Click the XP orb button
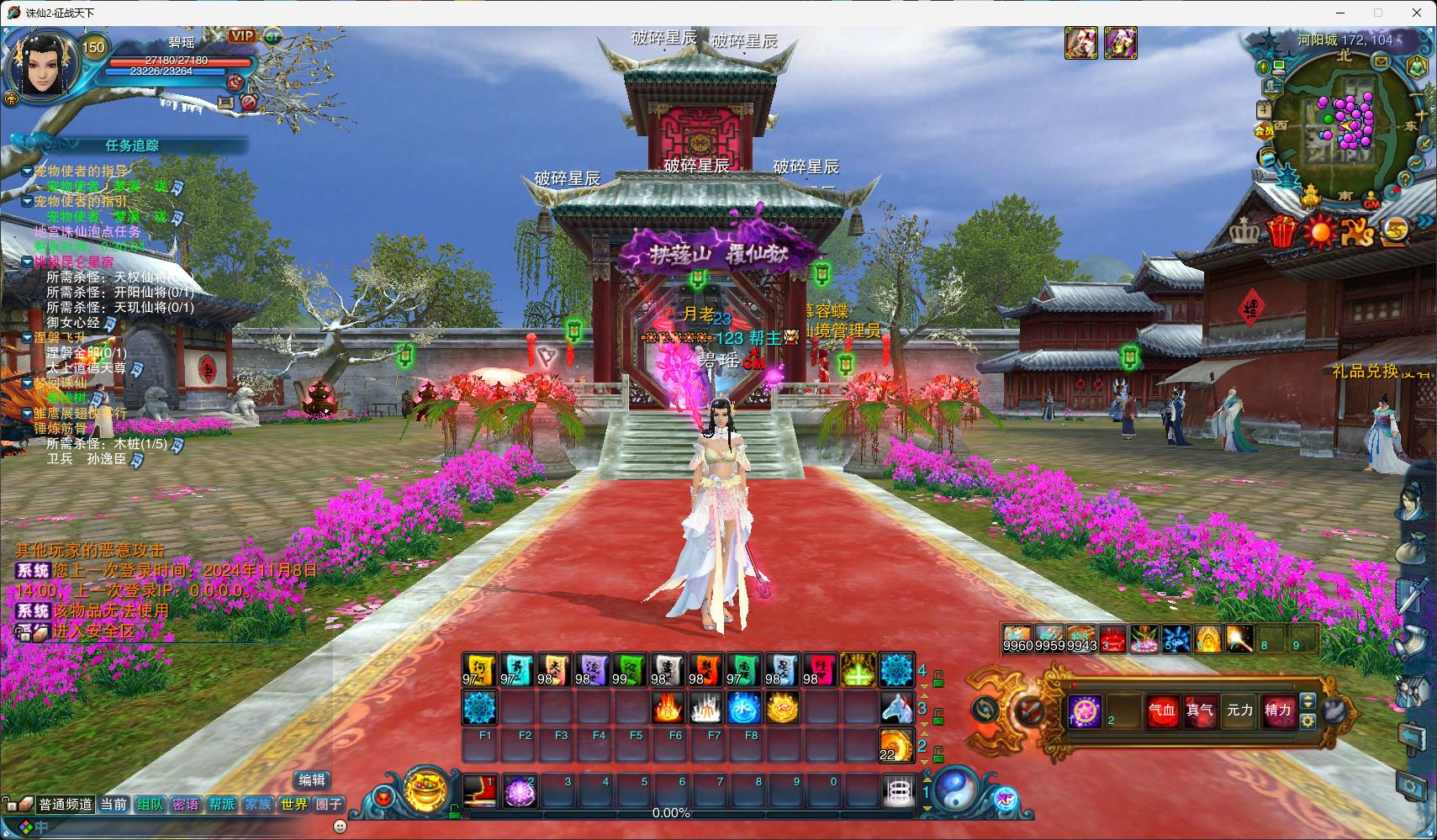 pos(1004,800)
